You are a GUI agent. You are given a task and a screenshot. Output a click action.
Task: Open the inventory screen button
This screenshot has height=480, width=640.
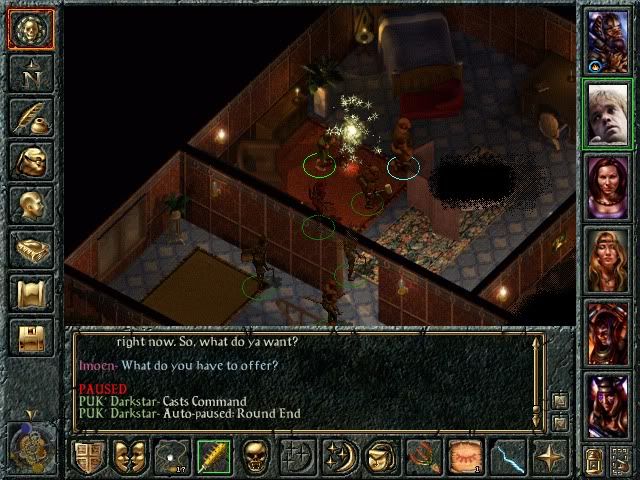coord(31,161)
